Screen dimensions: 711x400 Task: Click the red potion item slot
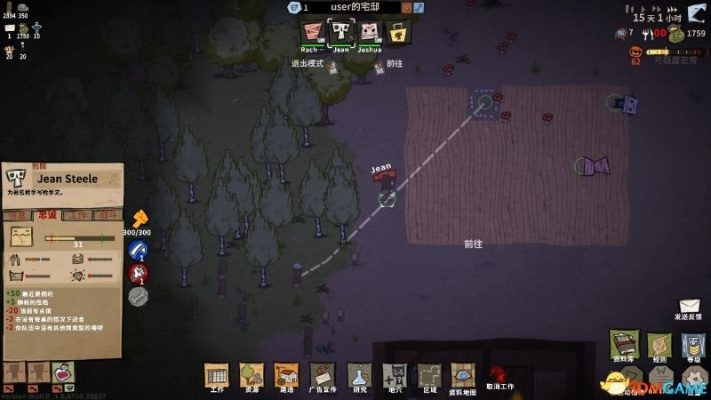pos(62,373)
